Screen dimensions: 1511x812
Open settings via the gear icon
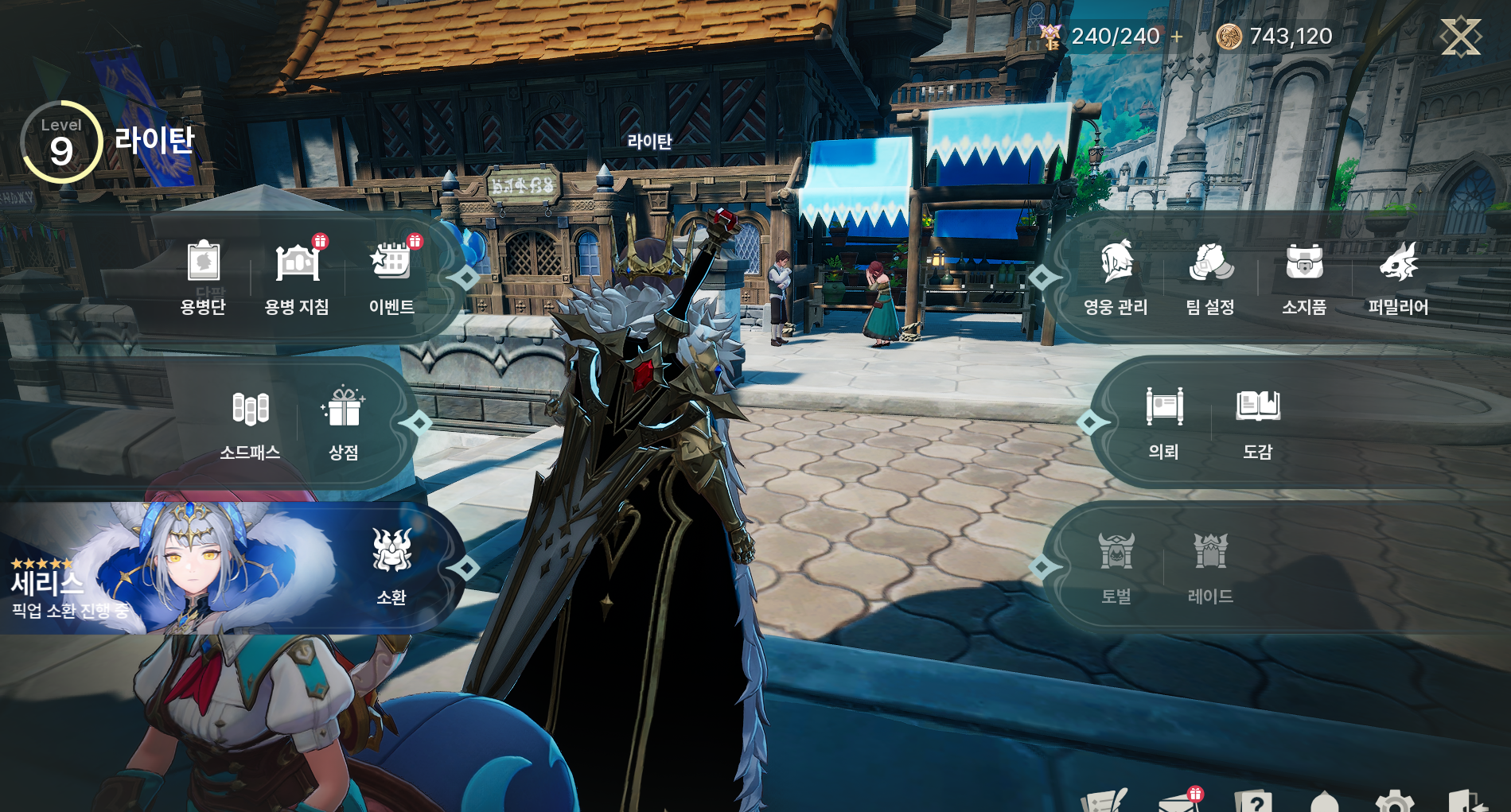(1394, 802)
